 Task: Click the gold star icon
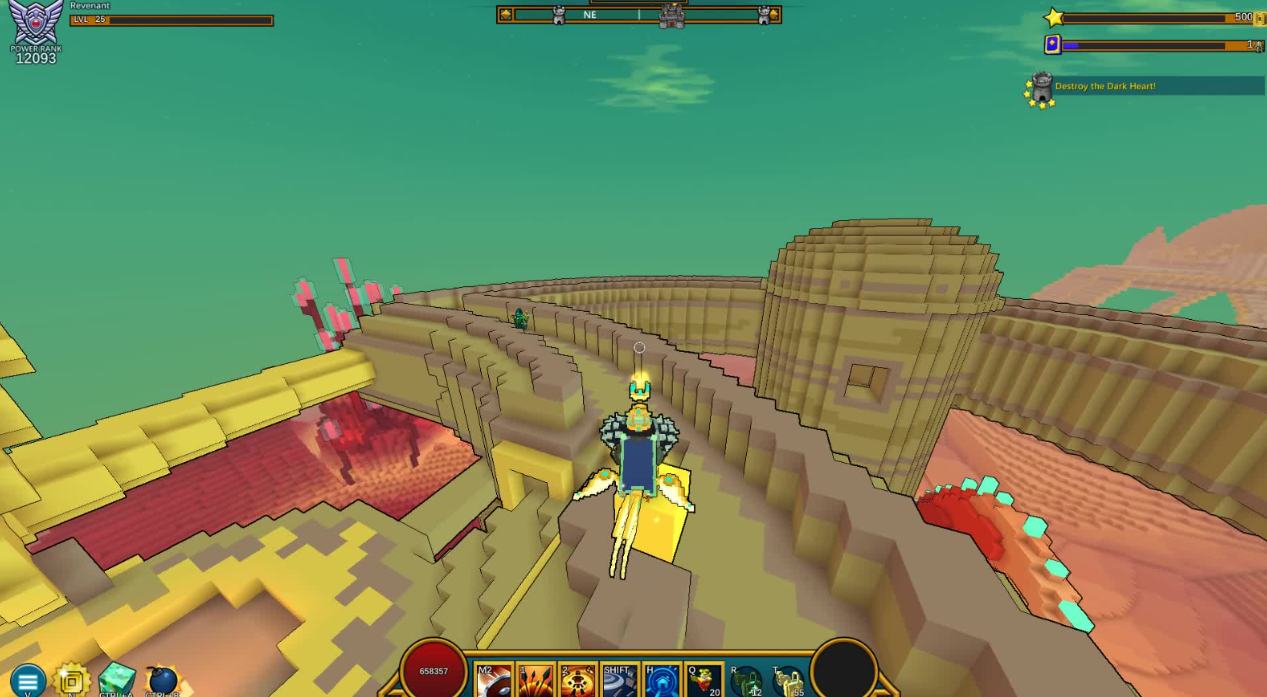tap(1054, 18)
